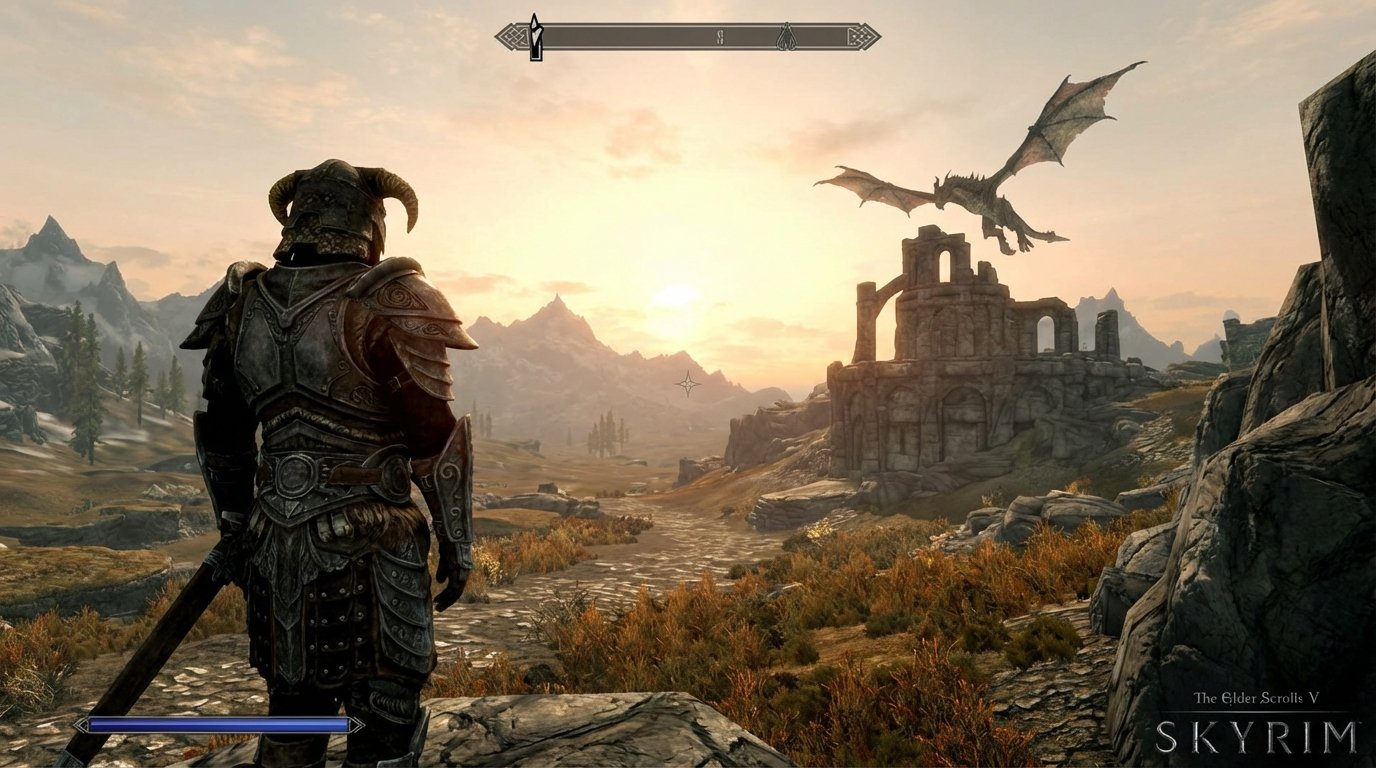Click the sword-shaped marker on the compass left
Viewport: 1376px width, 768px height.
point(536,35)
